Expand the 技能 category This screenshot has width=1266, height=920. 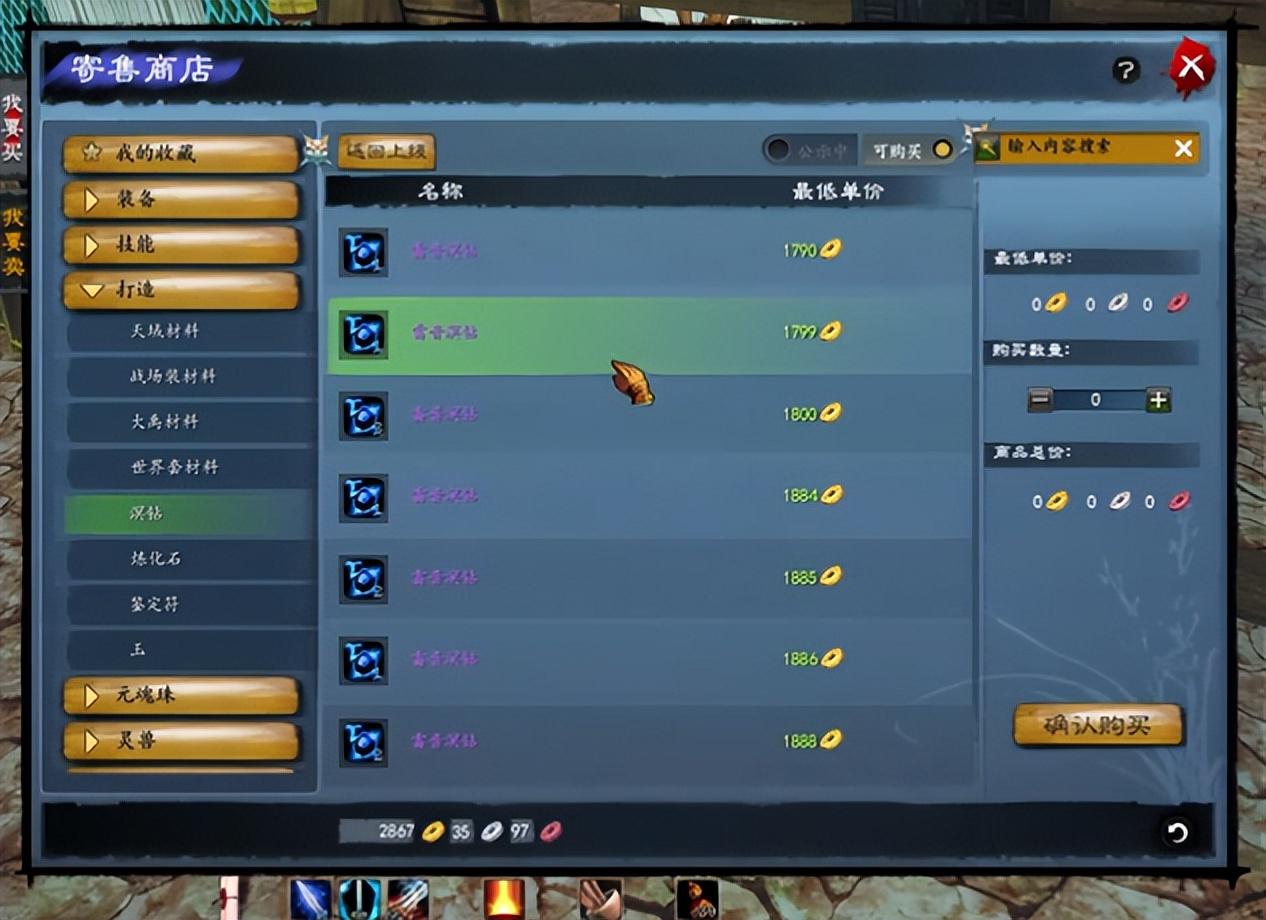[181, 244]
